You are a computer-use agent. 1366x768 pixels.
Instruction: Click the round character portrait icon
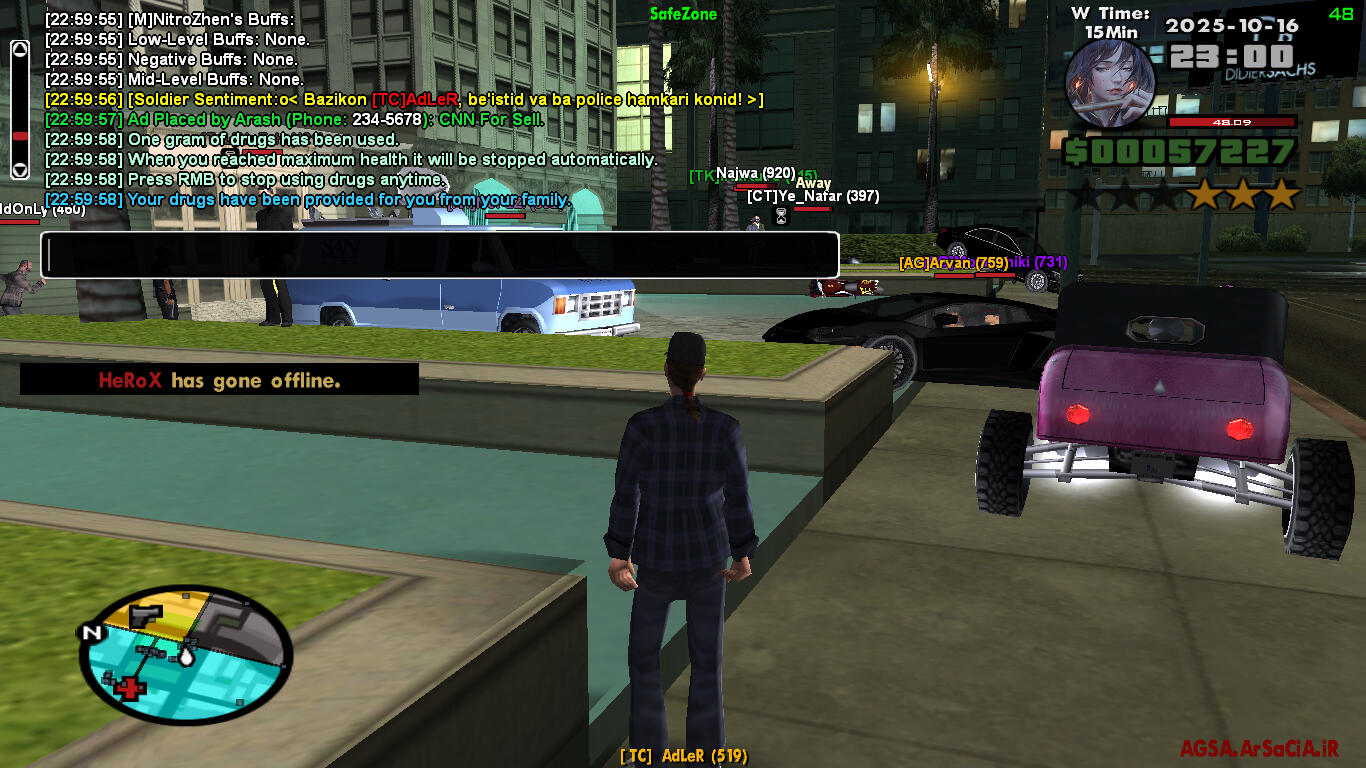click(1110, 82)
